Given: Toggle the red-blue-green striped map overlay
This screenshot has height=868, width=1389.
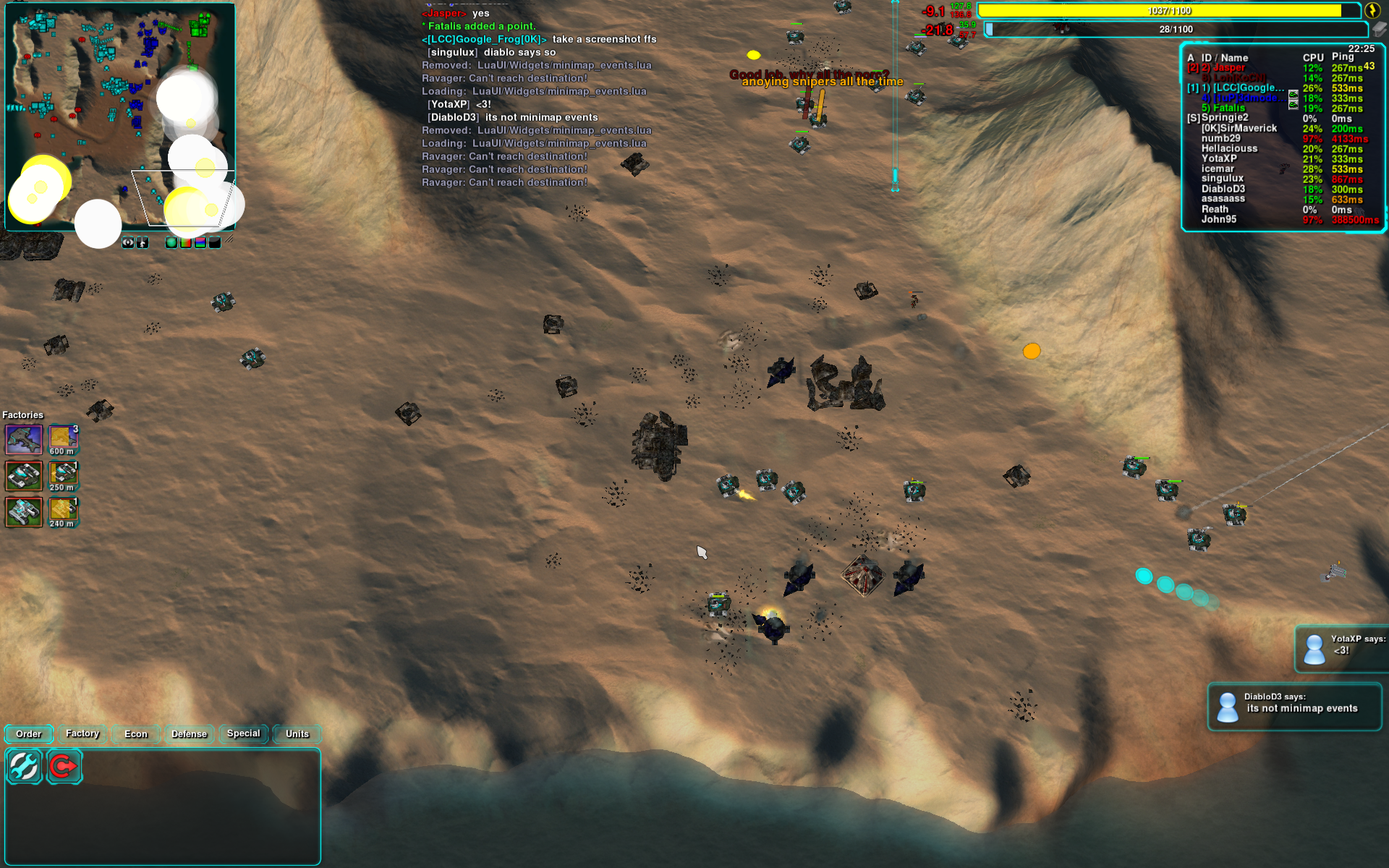Looking at the screenshot, I should coord(200,243).
